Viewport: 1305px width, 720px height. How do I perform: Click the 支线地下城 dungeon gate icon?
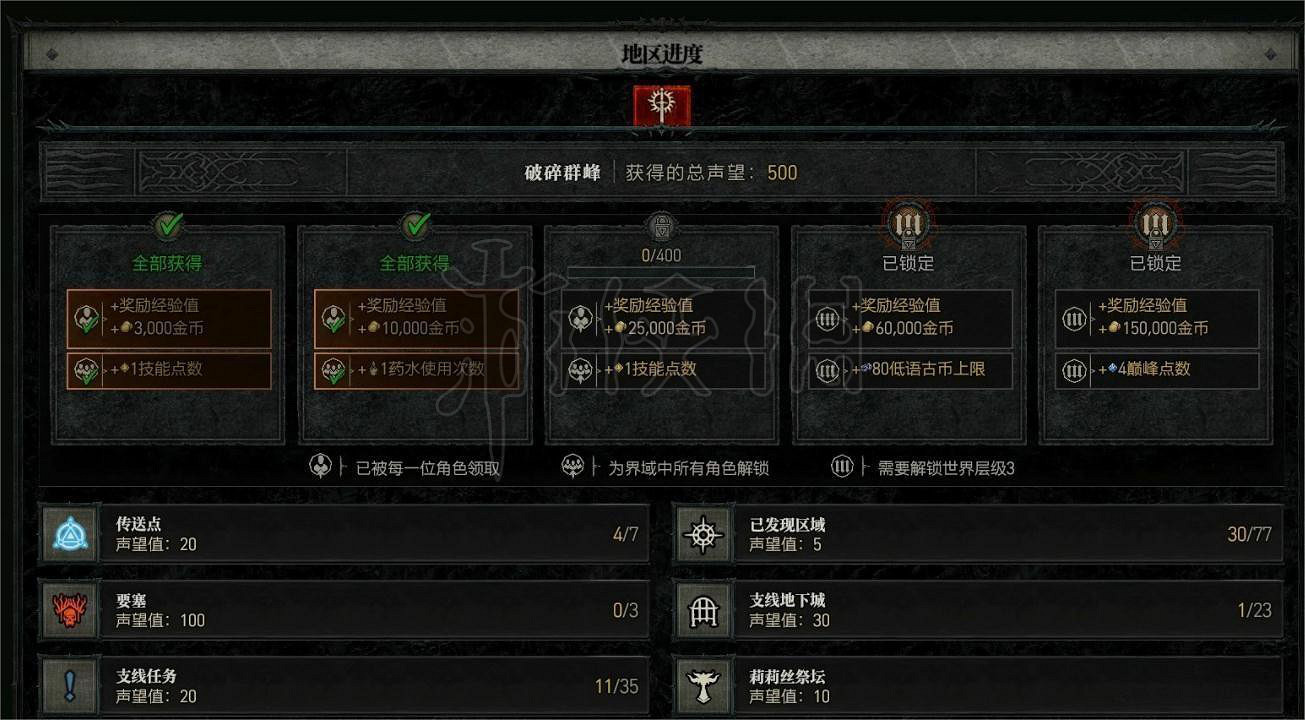click(703, 609)
